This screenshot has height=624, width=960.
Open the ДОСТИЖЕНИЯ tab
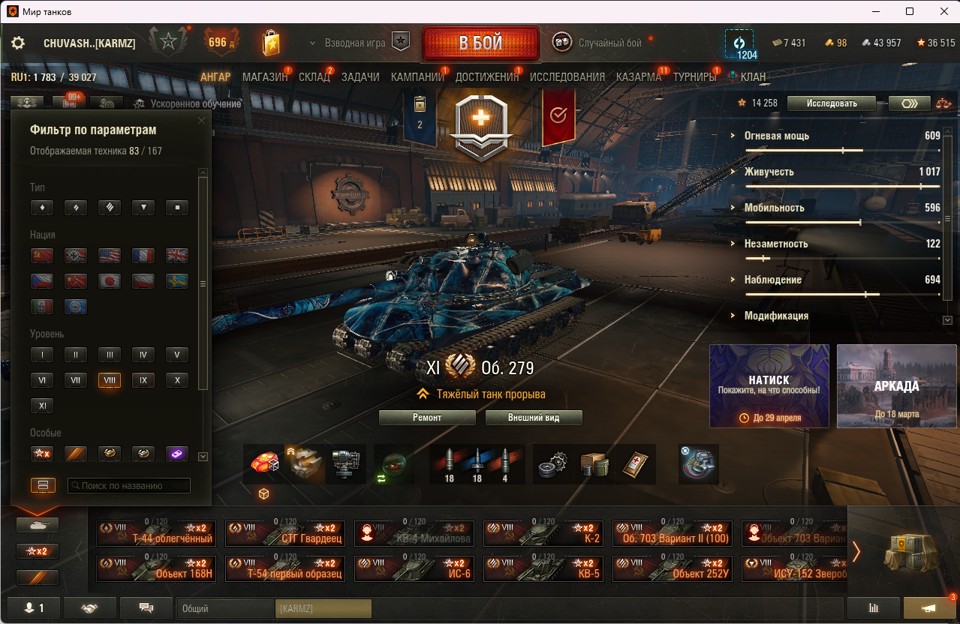click(x=487, y=77)
